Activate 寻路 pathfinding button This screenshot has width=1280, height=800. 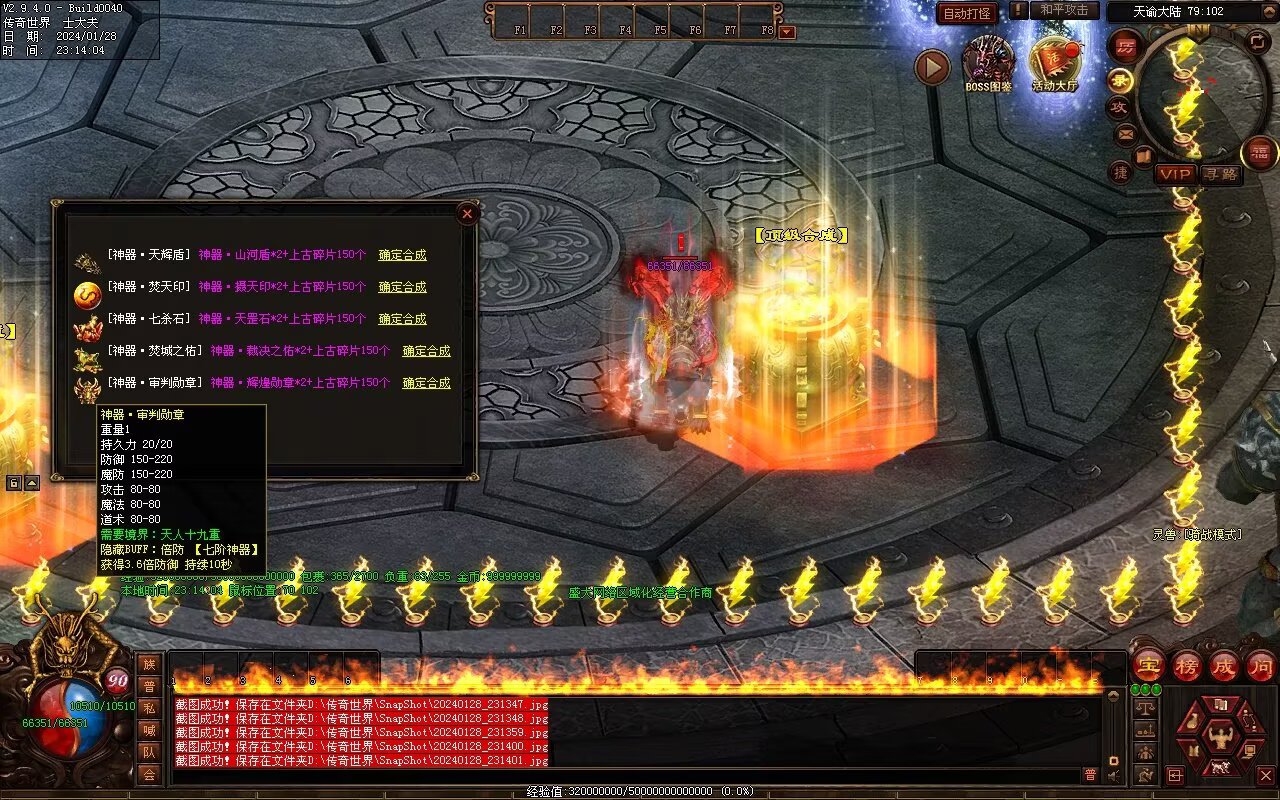[1221, 174]
